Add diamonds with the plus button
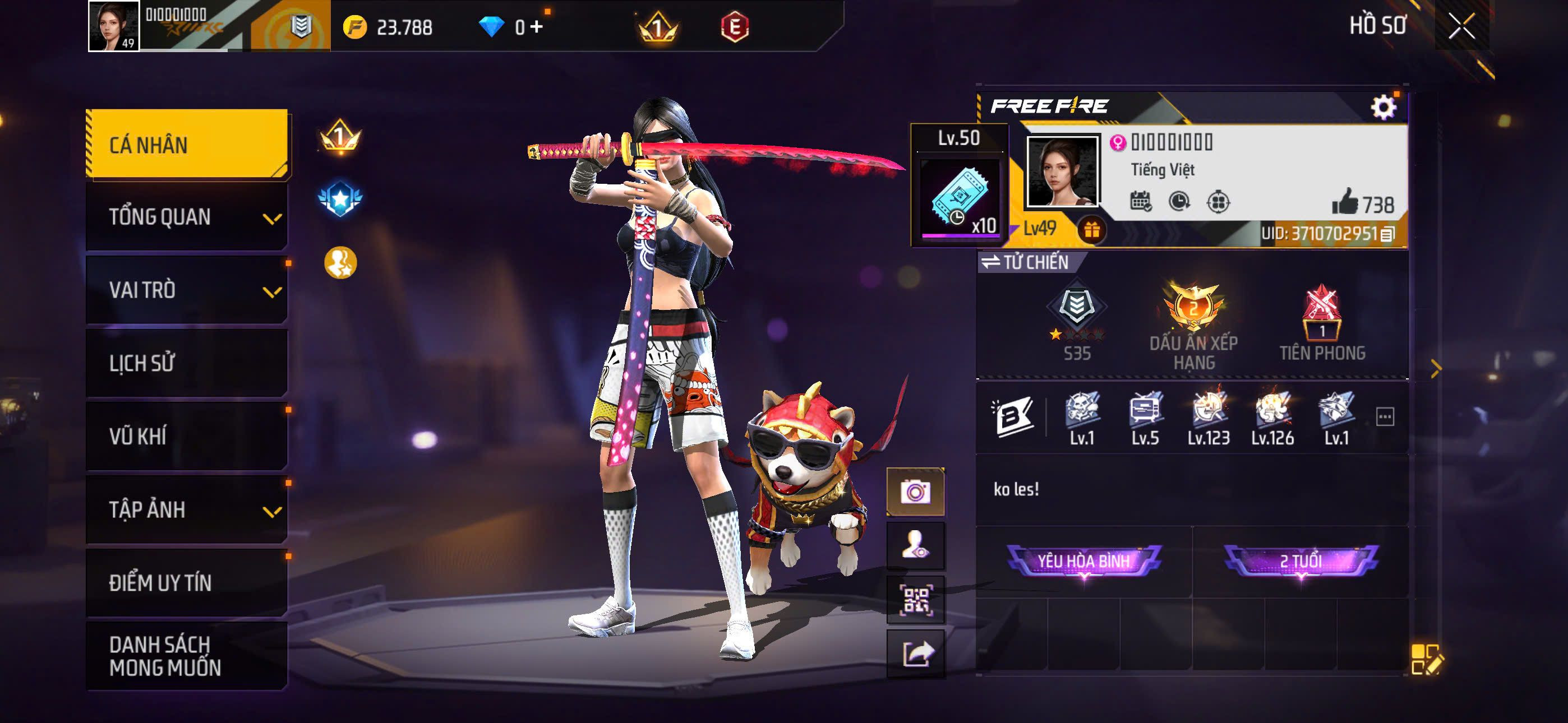Screen dimensions: 1568x723 (536, 27)
